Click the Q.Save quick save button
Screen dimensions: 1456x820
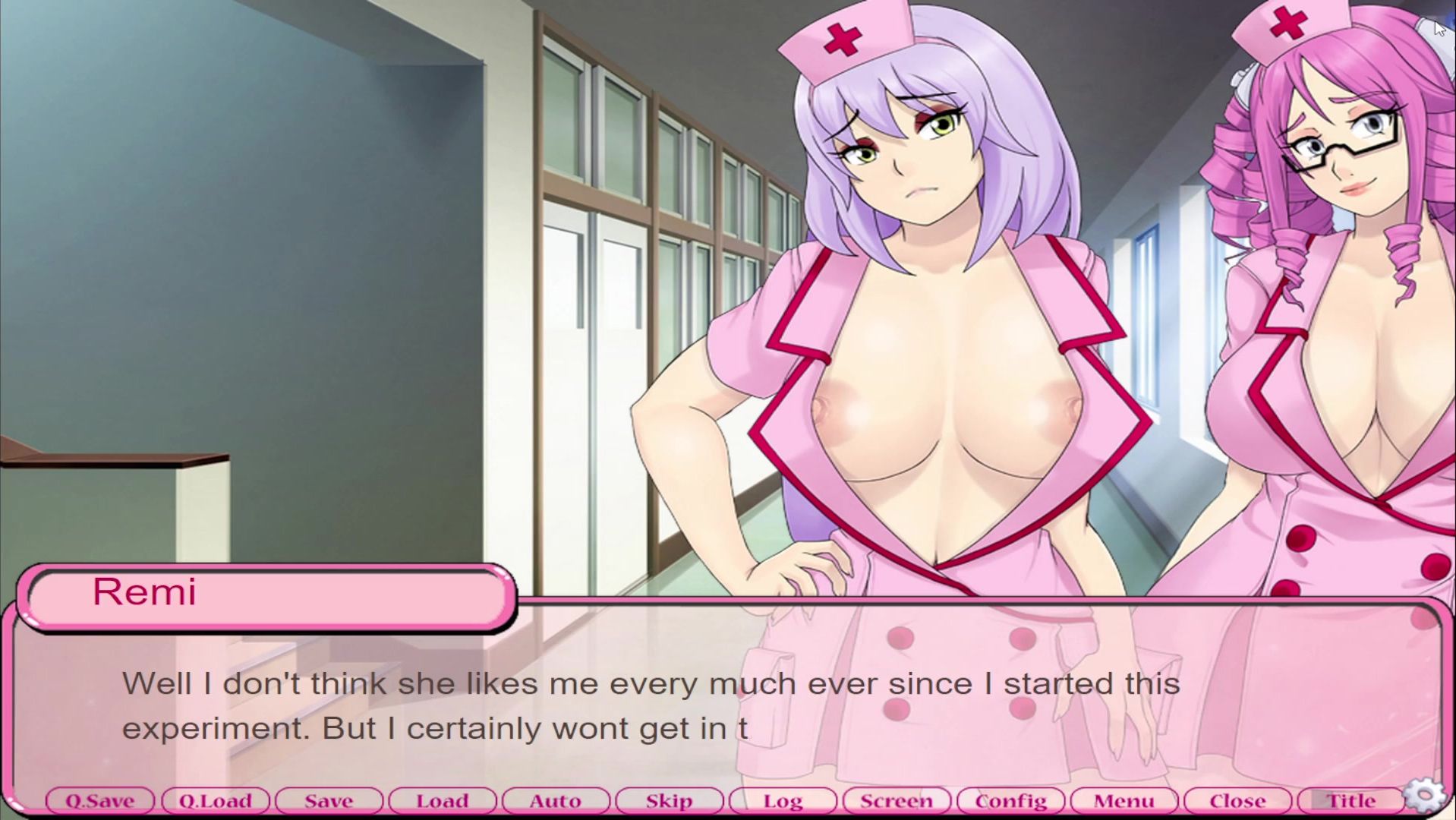100,800
